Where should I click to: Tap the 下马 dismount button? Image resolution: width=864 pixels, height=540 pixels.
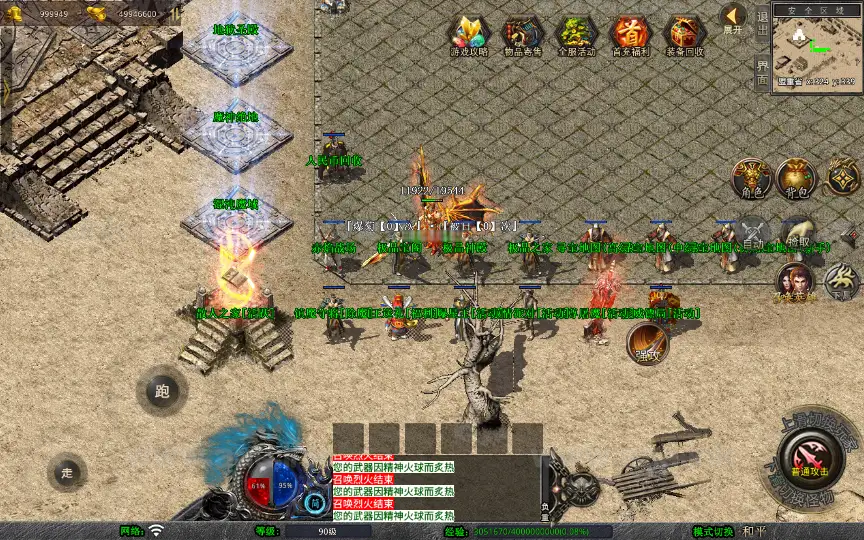click(x=842, y=281)
